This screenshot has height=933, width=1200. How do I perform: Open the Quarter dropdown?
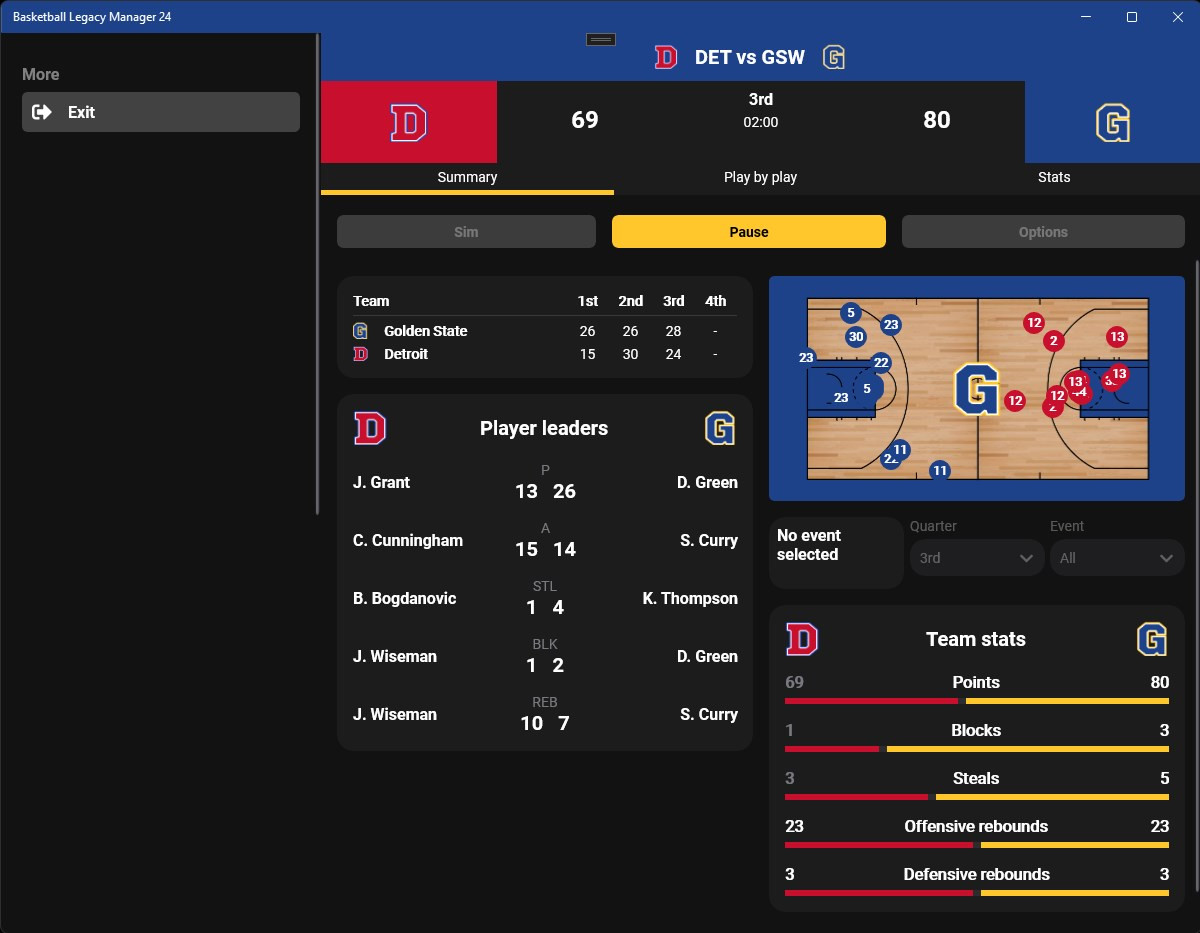tap(976, 558)
